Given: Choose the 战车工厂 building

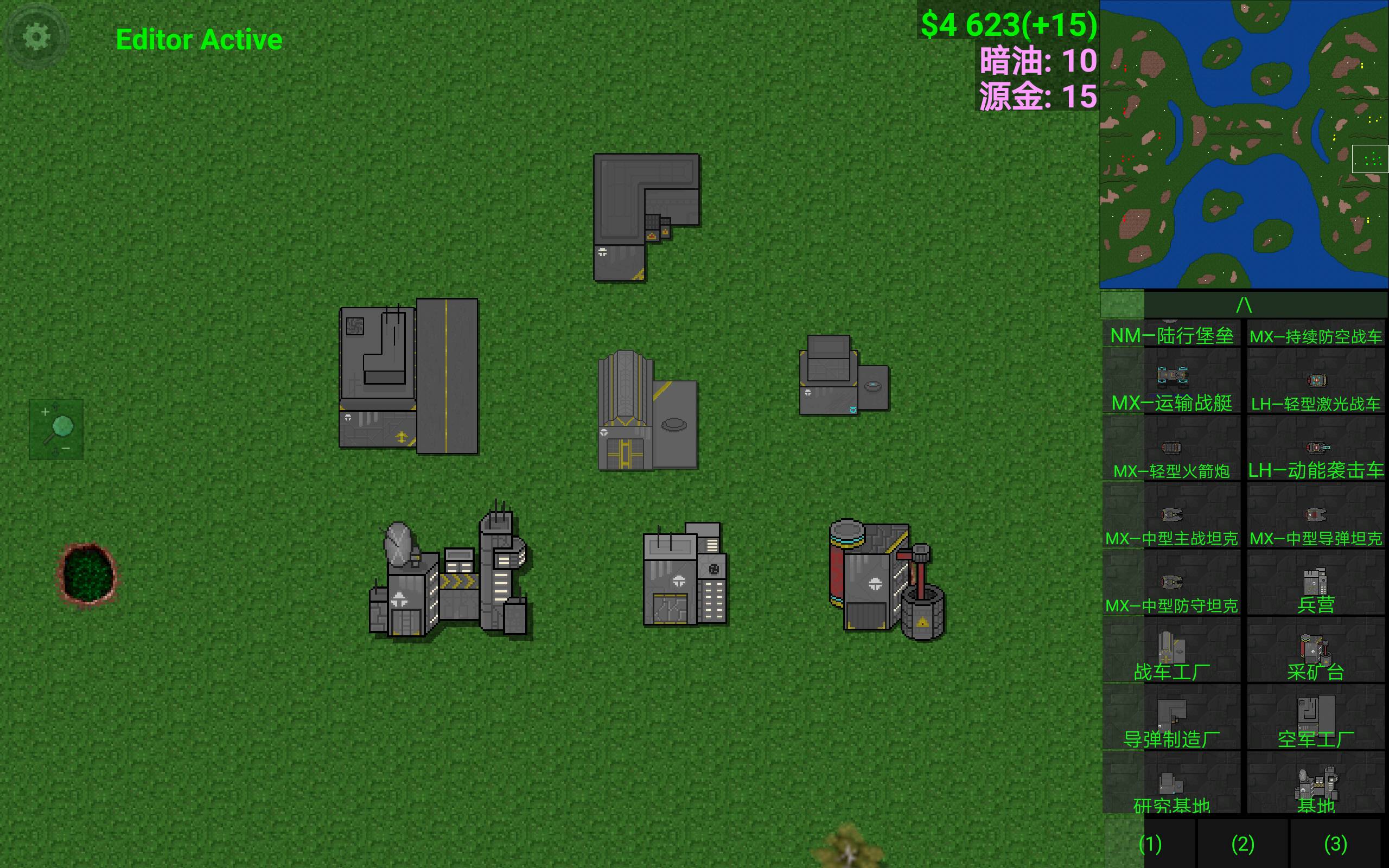Looking at the screenshot, I should 1171,651.
